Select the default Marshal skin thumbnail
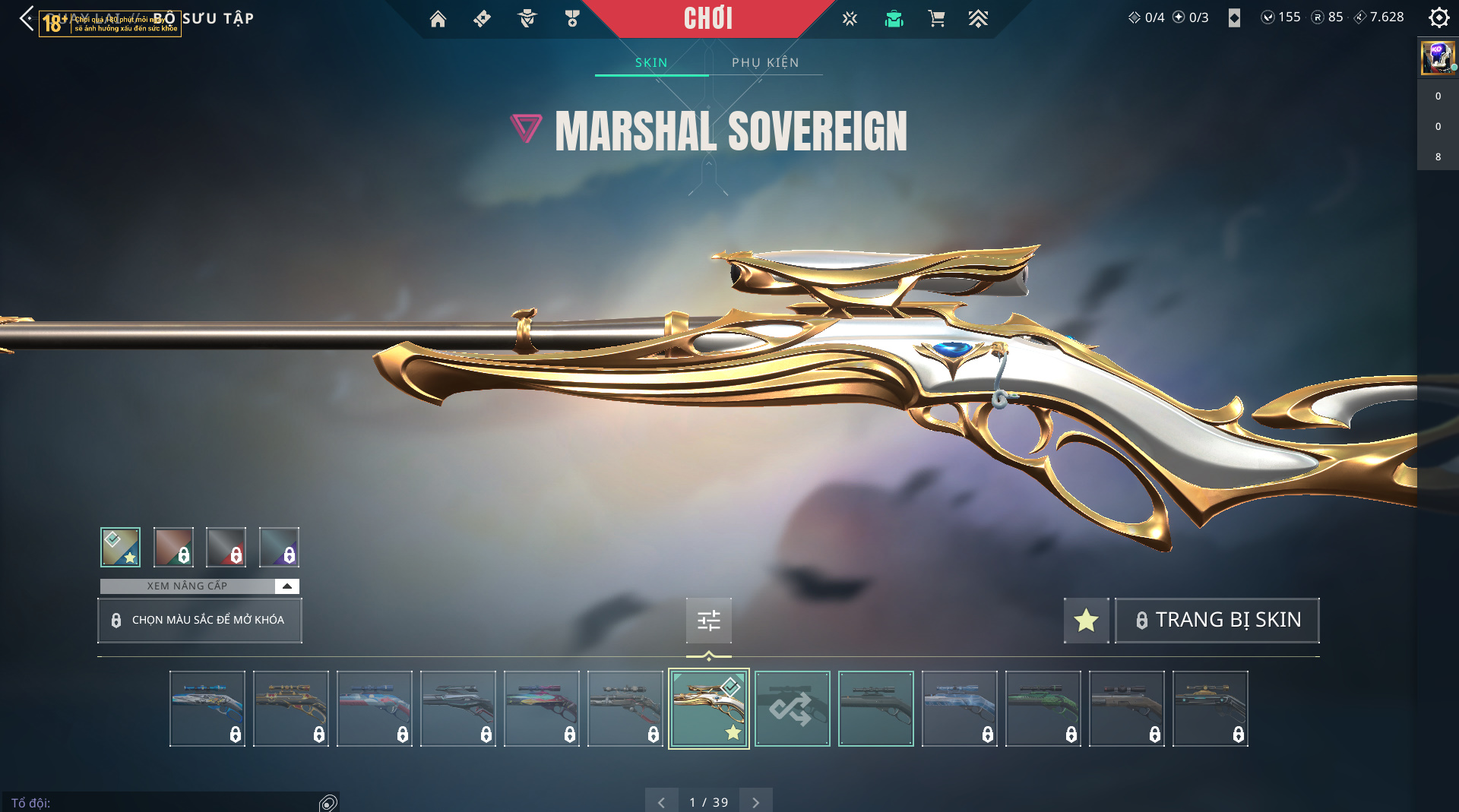The width and height of the screenshot is (1459, 812). point(875,709)
